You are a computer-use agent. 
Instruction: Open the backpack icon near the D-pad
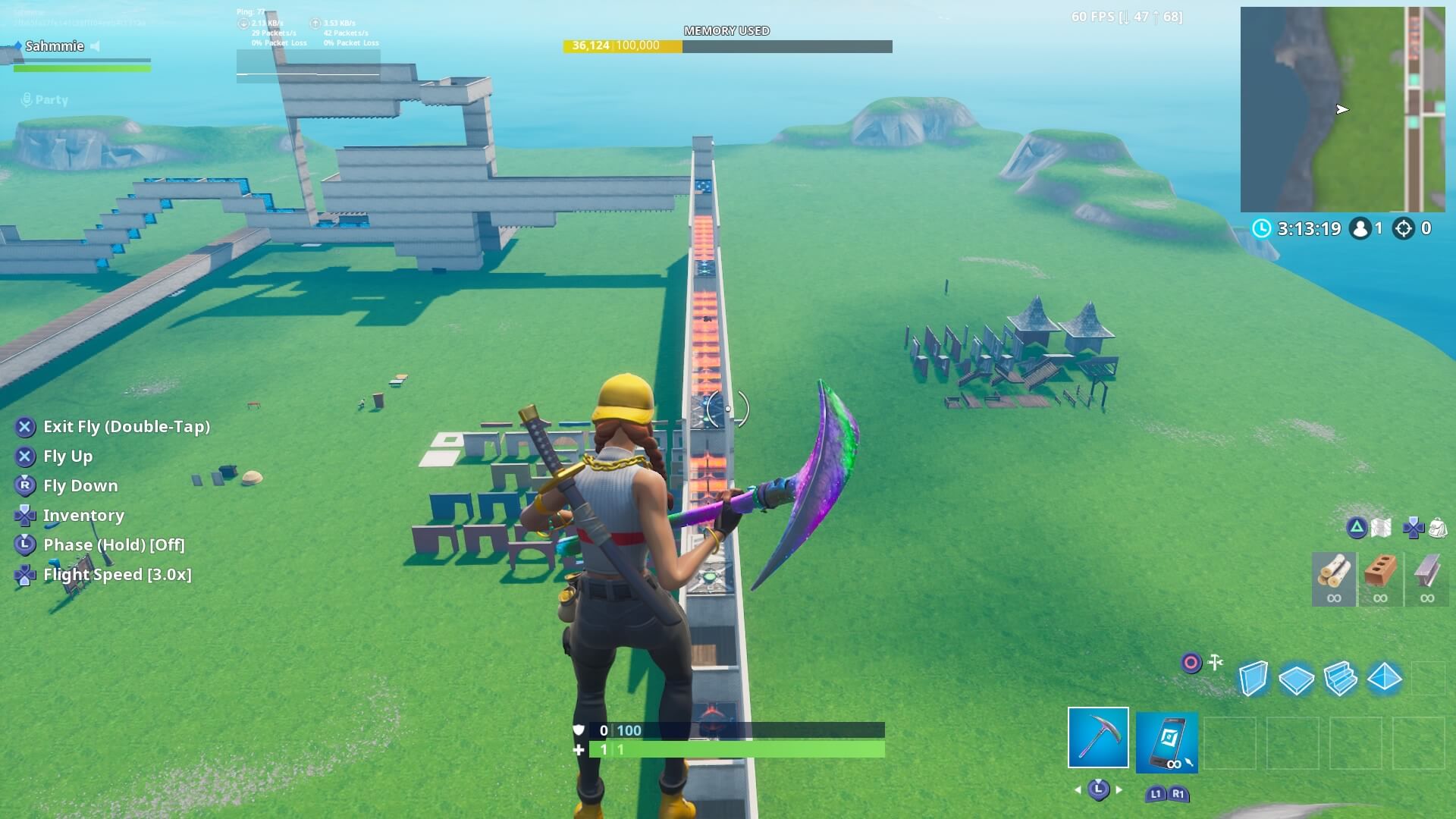tap(1438, 528)
